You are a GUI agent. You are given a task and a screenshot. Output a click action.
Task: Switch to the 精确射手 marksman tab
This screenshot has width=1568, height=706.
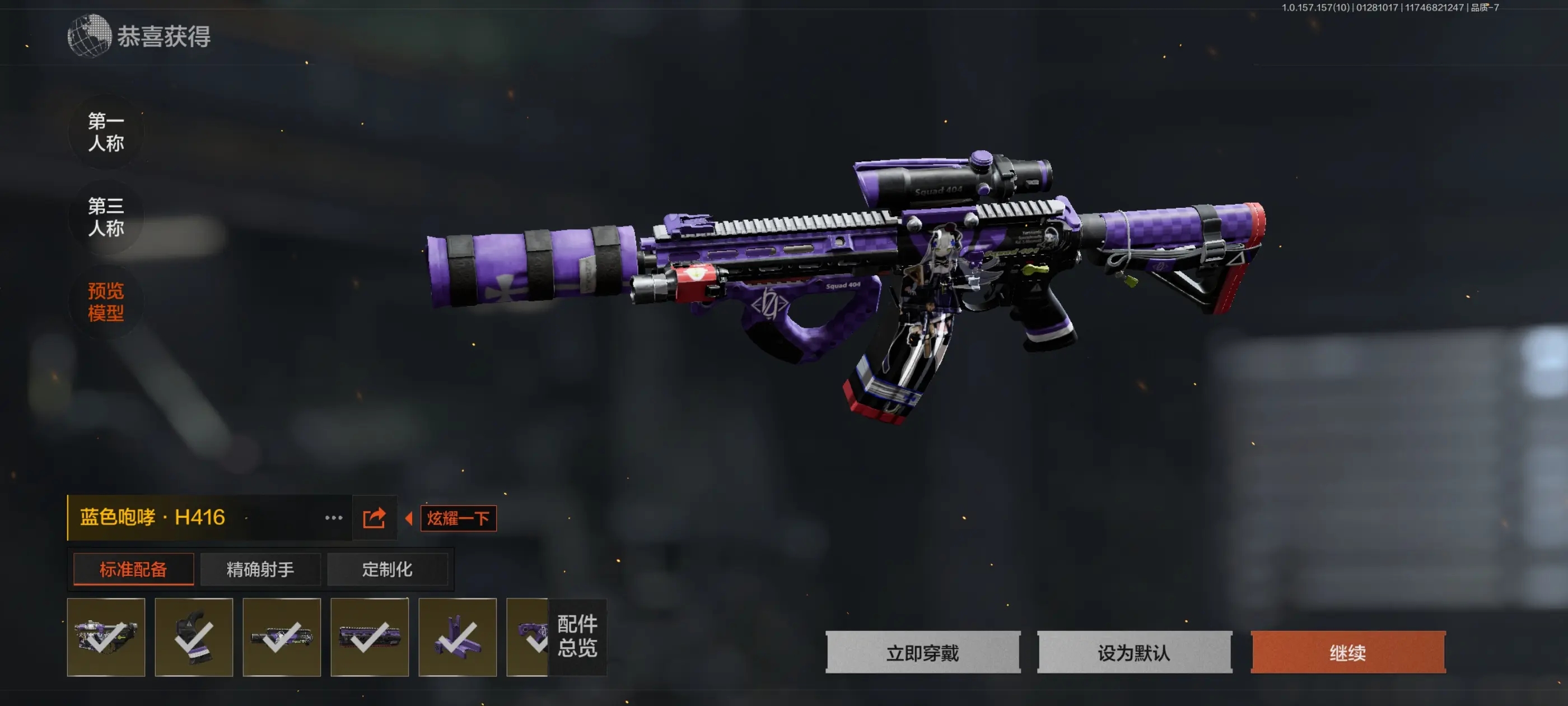[260, 569]
